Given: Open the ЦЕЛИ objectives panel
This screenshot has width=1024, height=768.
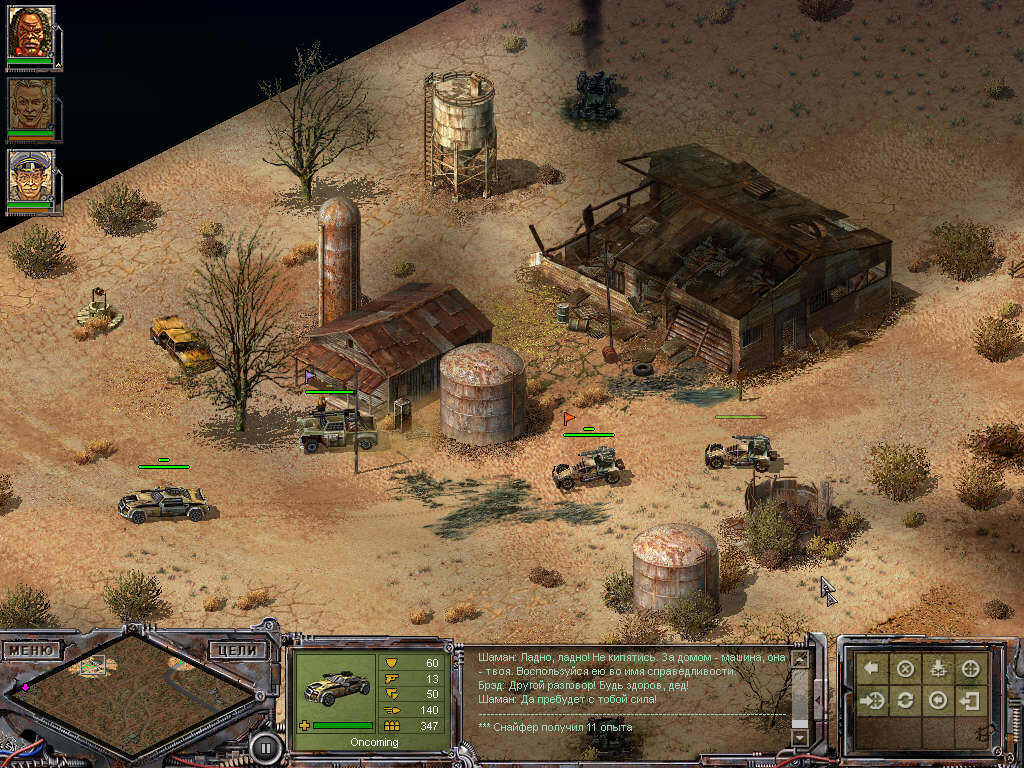Looking at the screenshot, I should tap(237, 650).
